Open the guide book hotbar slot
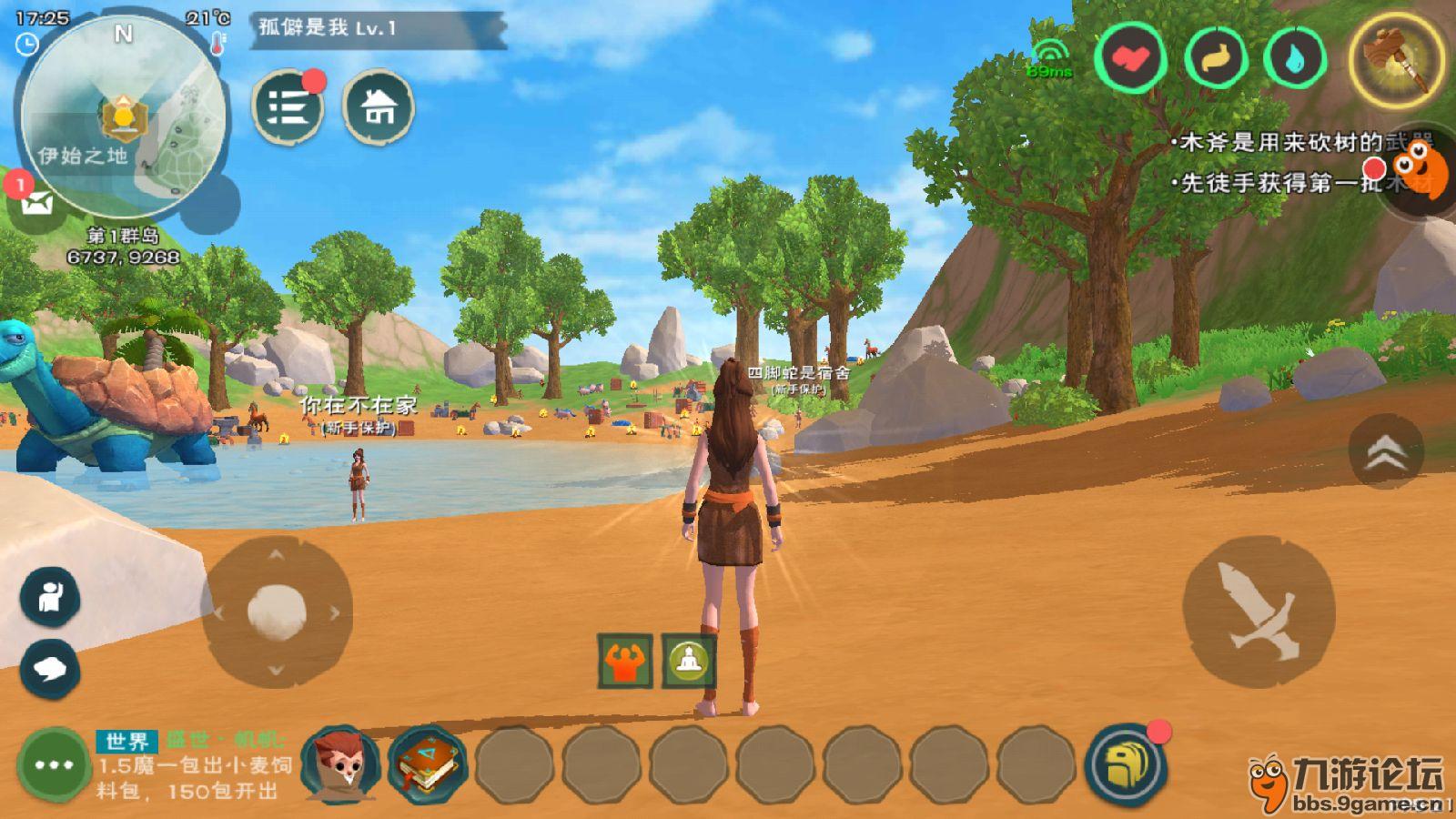 point(427,764)
